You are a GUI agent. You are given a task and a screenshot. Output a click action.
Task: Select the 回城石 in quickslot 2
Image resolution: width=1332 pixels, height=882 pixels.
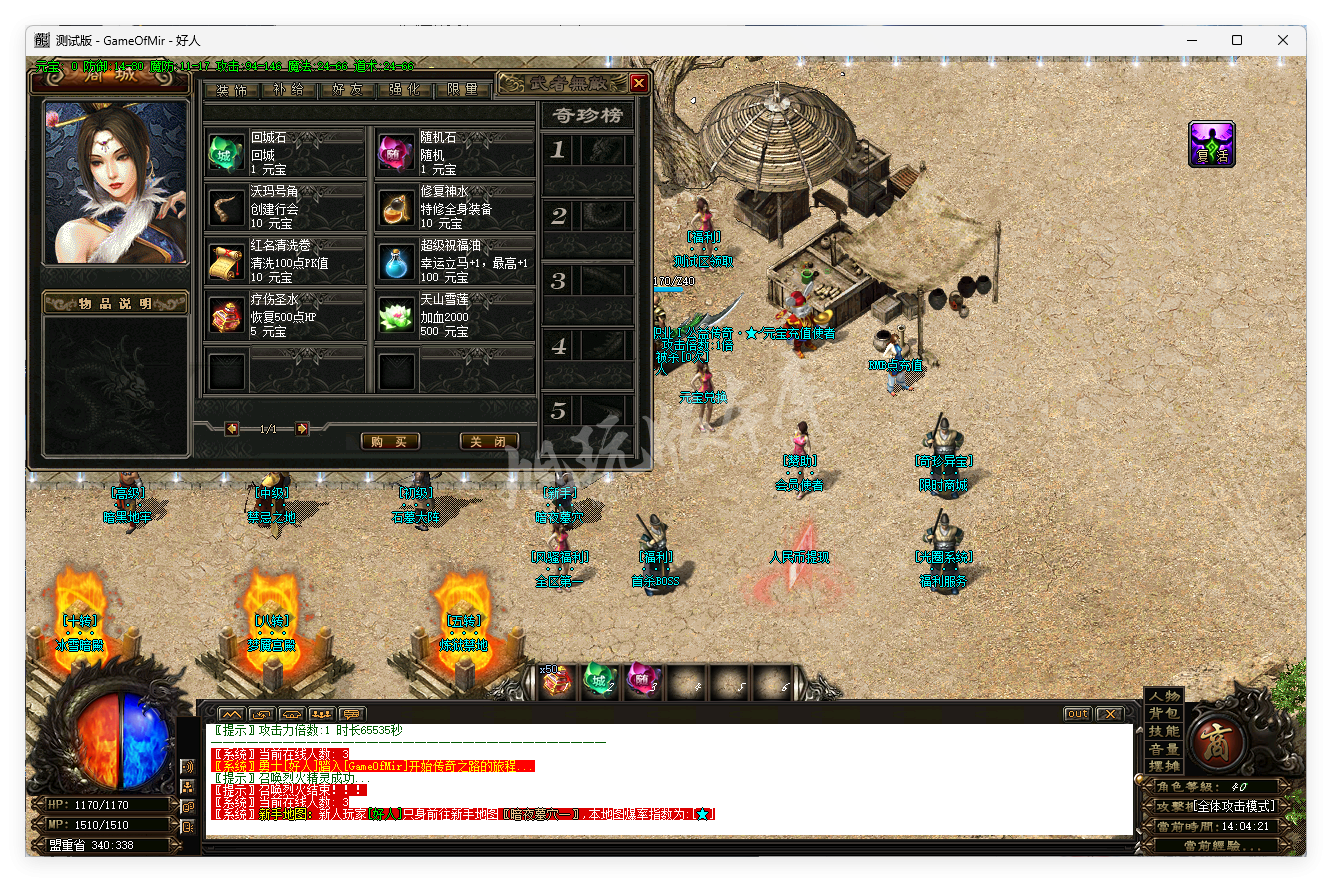pos(600,684)
